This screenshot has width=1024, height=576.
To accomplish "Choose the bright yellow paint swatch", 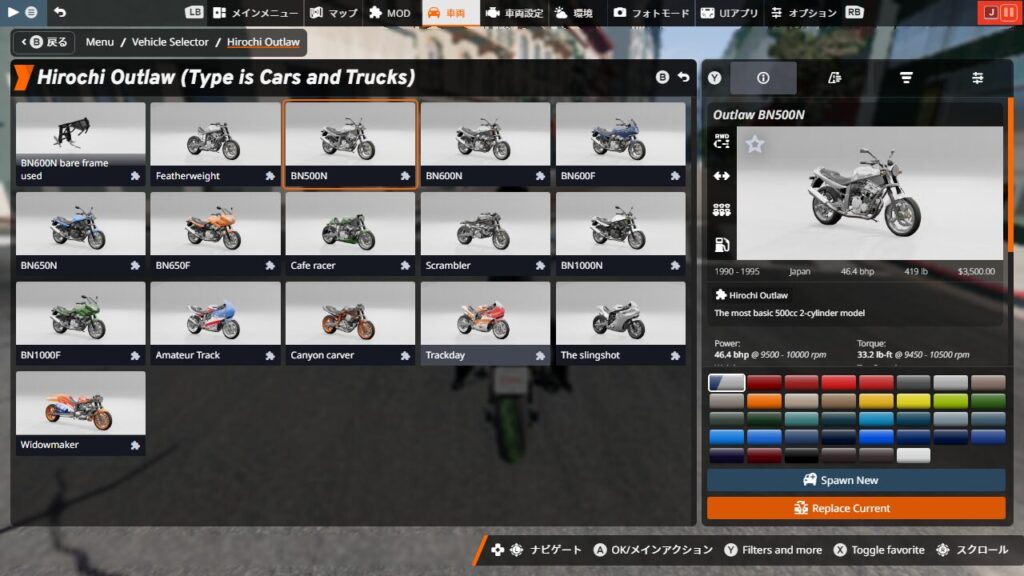I will [913, 401].
